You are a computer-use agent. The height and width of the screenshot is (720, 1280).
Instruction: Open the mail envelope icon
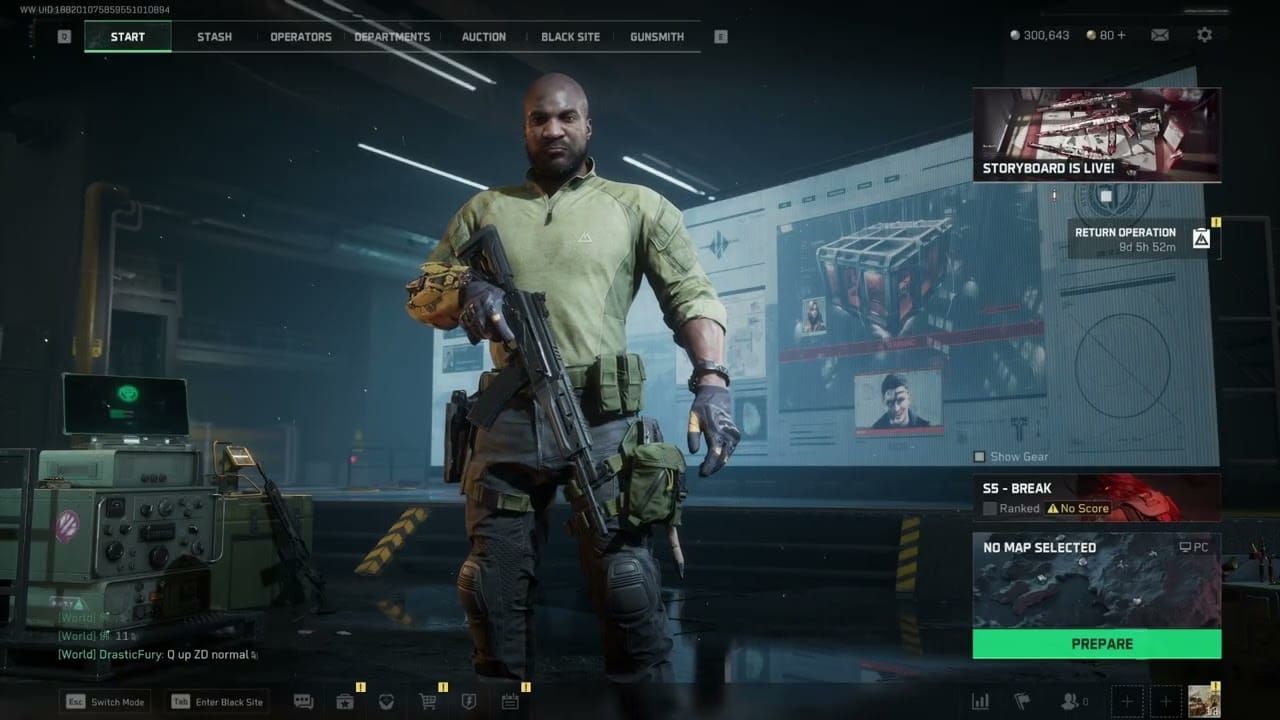pos(1159,34)
